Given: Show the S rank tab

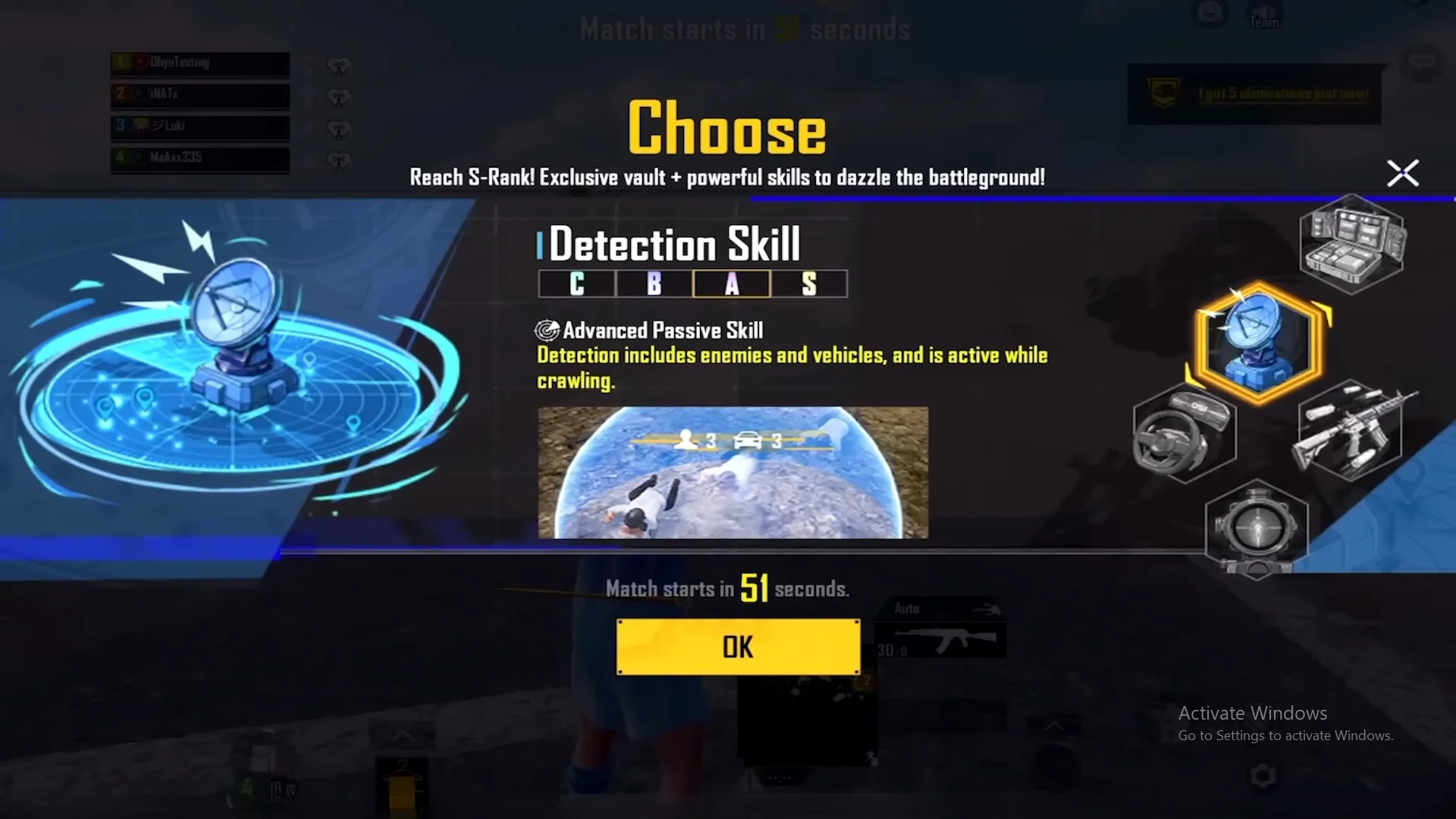Looking at the screenshot, I should tap(809, 284).
